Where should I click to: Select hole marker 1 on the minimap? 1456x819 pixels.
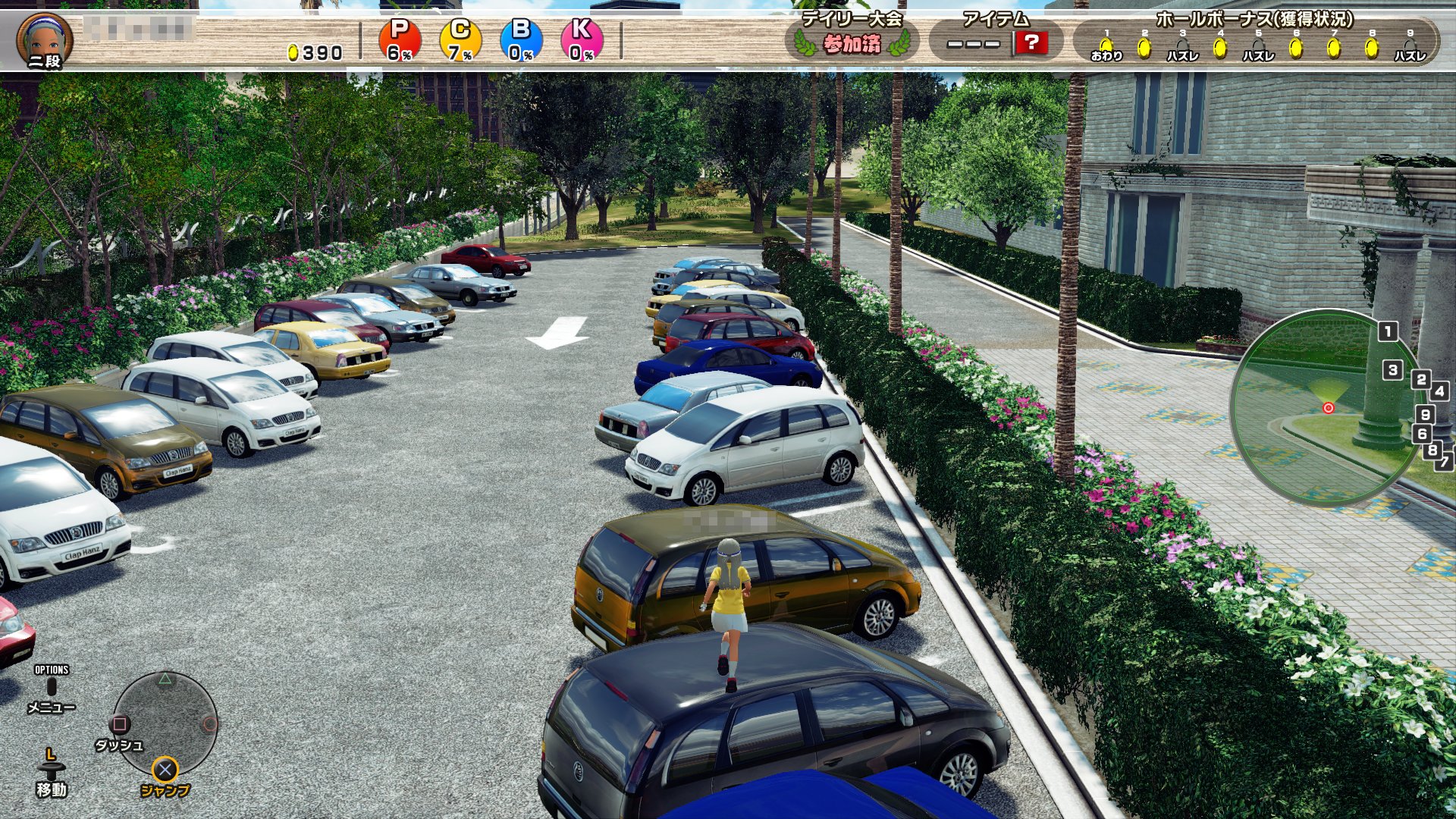point(1388,331)
